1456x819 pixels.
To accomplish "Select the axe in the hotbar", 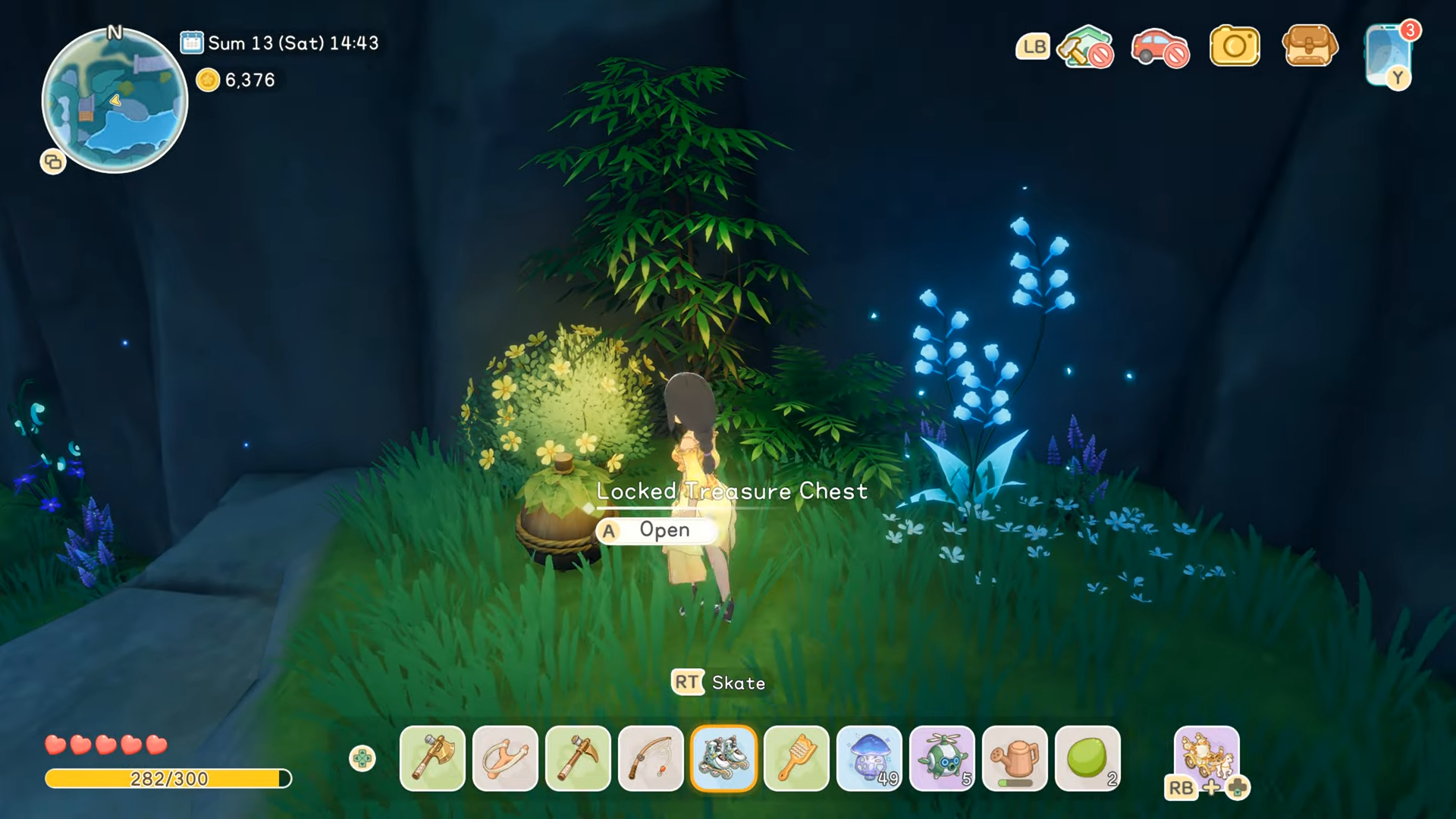I will pyautogui.click(x=432, y=758).
